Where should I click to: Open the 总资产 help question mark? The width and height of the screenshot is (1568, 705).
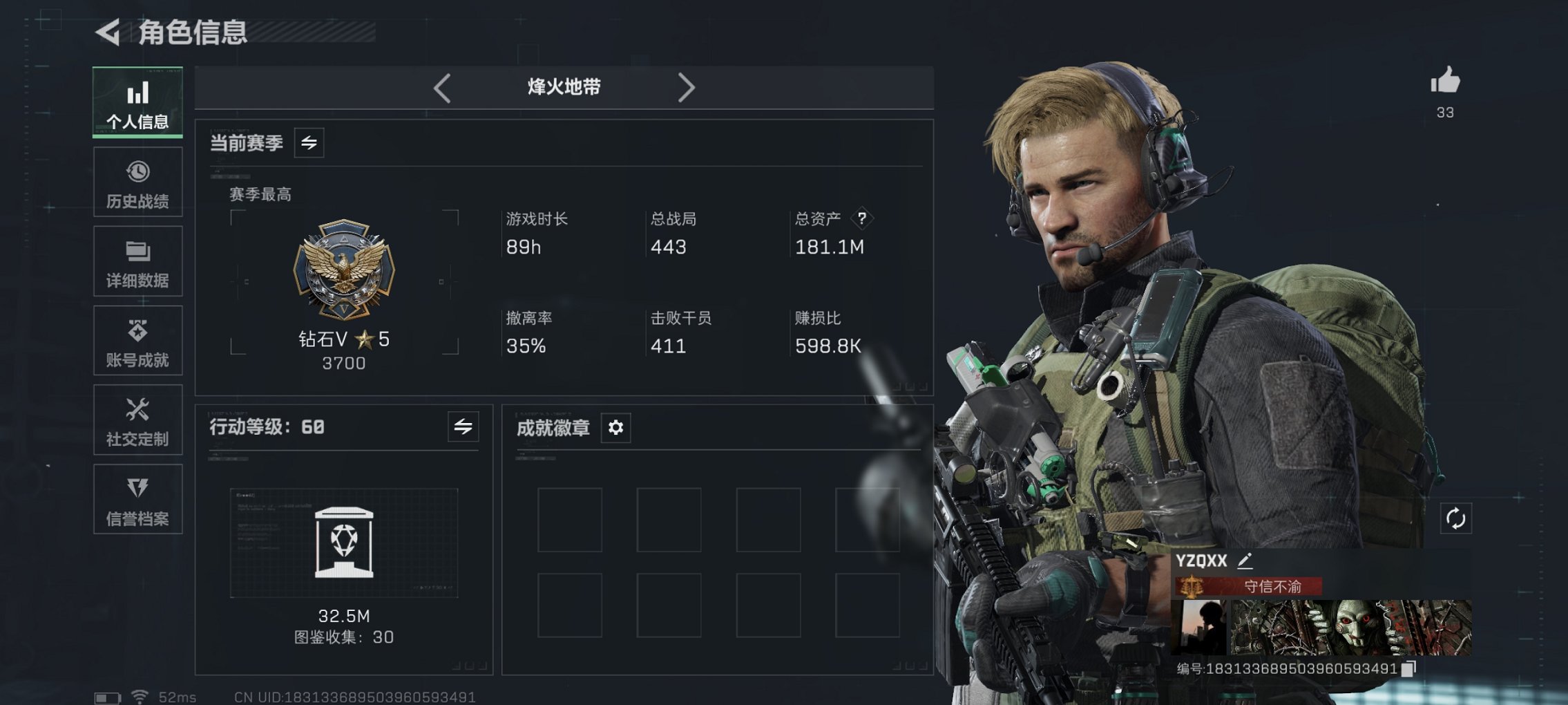point(861,219)
